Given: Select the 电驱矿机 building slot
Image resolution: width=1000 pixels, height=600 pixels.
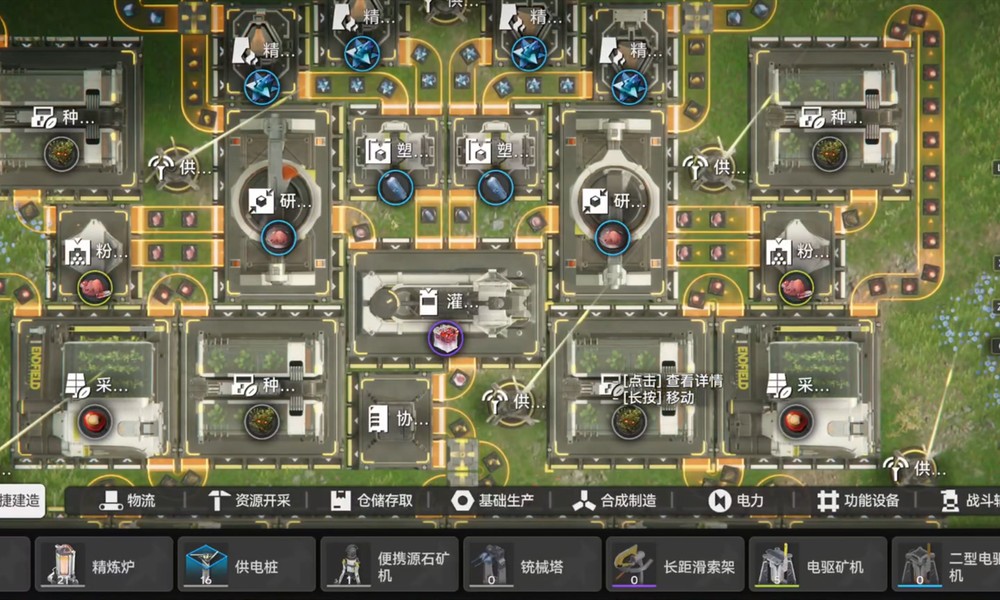Looking at the screenshot, I should coord(818,565).
